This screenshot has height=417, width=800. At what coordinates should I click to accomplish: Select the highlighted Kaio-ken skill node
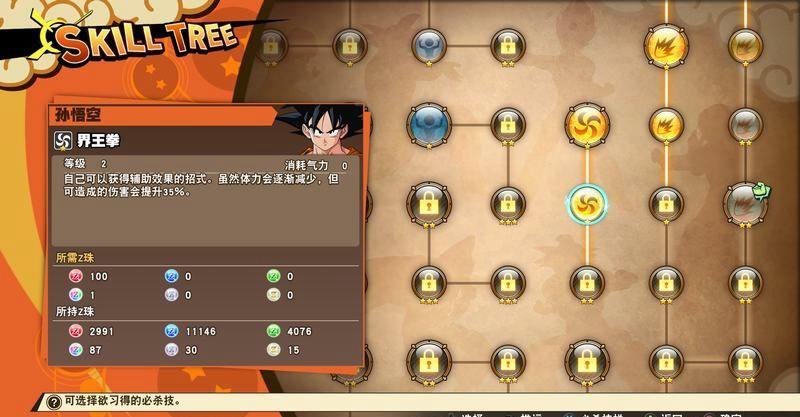(x=587, y=203)
